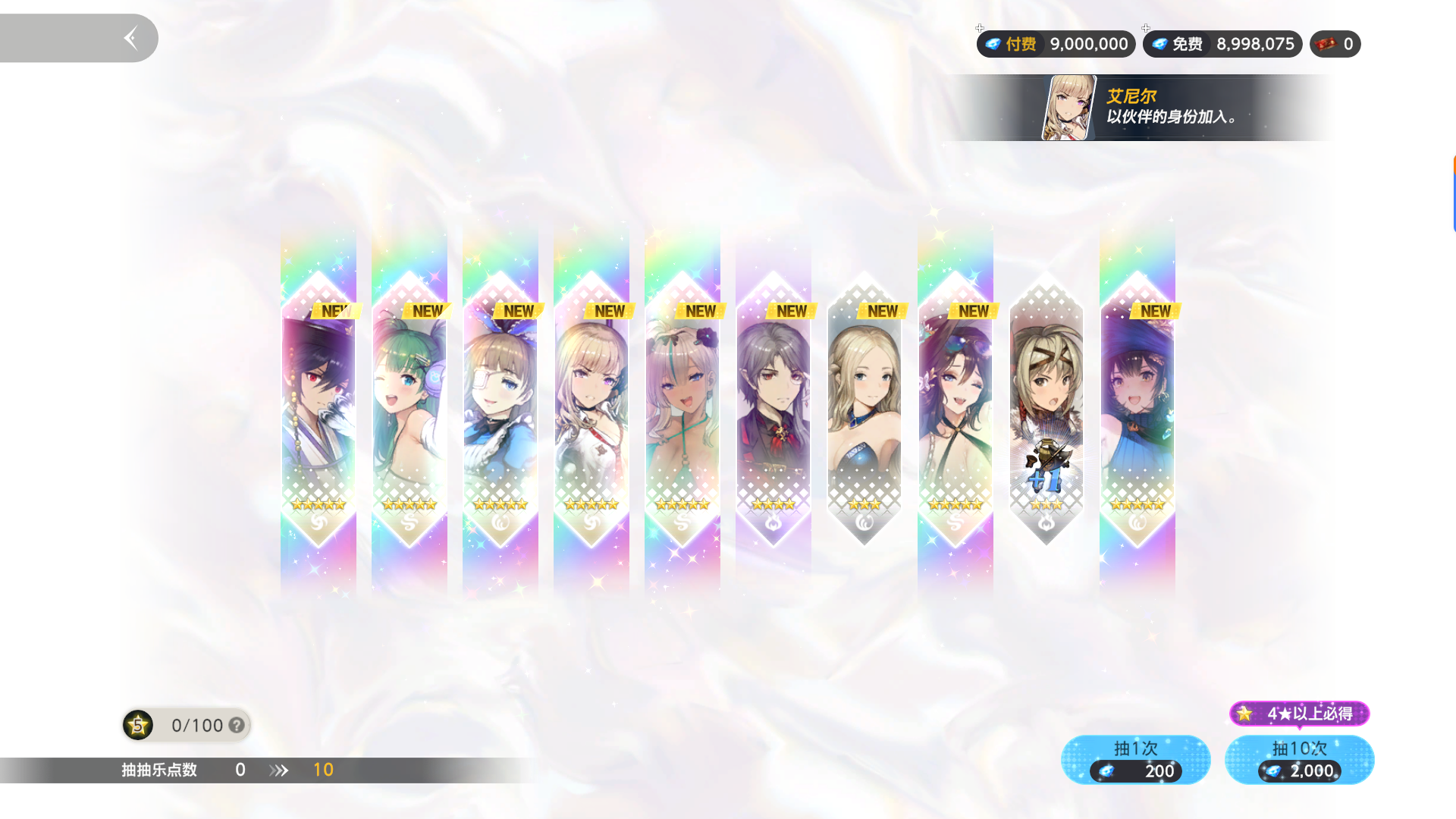1456x819 pixels.
Task: Add paid gems with the plus icon
Action: click(980, 28)
